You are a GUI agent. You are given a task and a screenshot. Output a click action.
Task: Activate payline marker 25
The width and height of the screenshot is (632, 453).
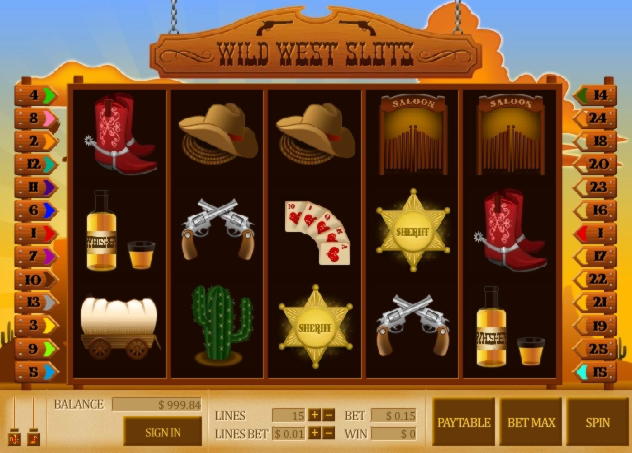click(x=596, y=348)
